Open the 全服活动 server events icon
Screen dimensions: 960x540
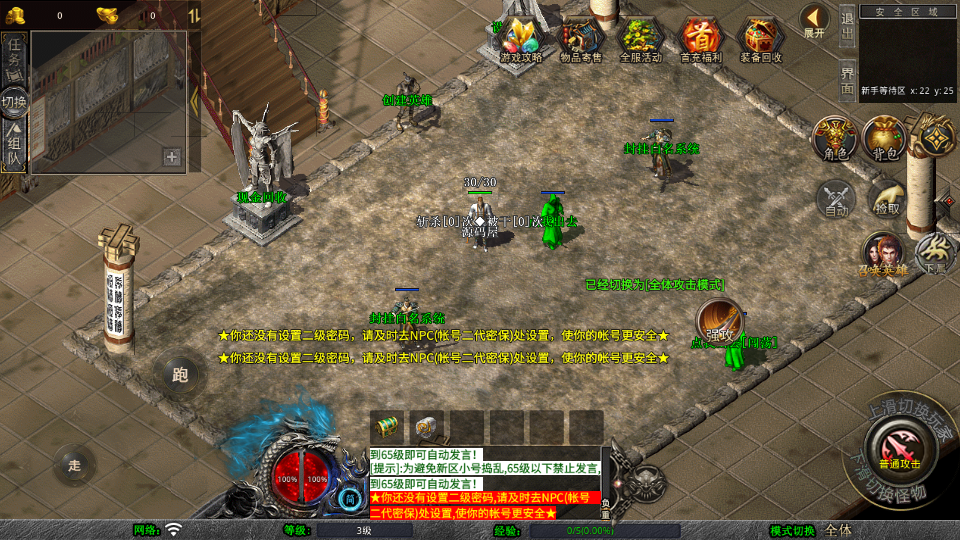point(641,39)
